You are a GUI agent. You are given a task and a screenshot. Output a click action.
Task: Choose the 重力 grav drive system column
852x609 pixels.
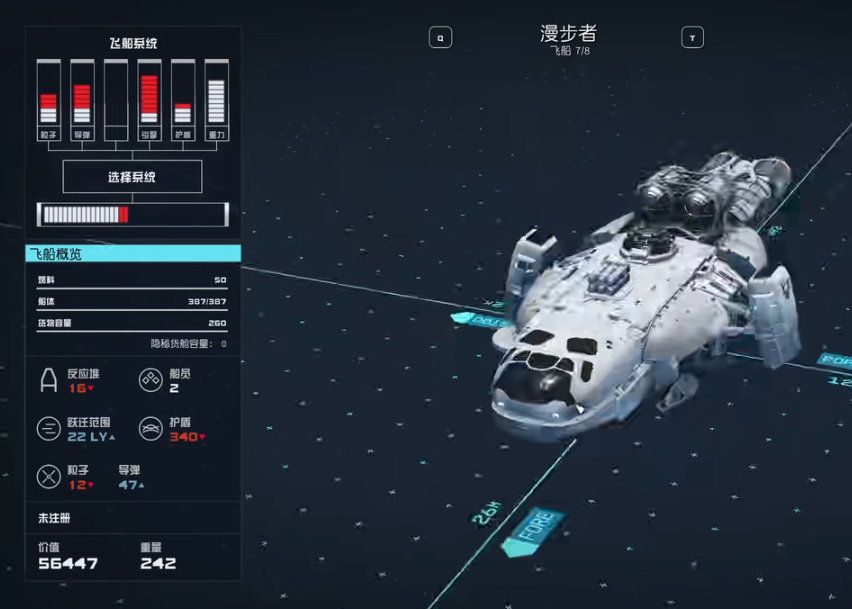point(216,100)
